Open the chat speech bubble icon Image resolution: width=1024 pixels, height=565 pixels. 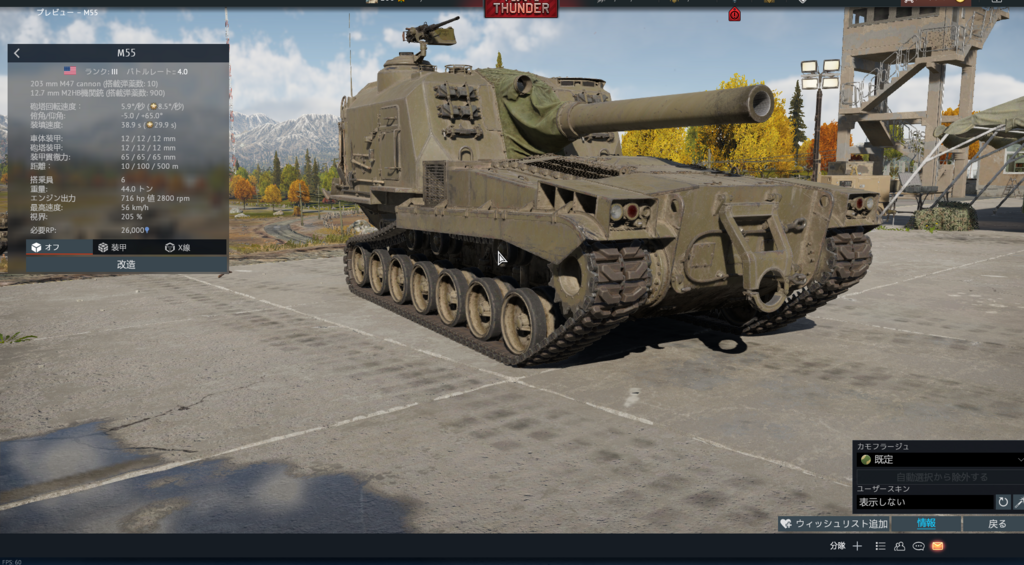coord(918,546)
